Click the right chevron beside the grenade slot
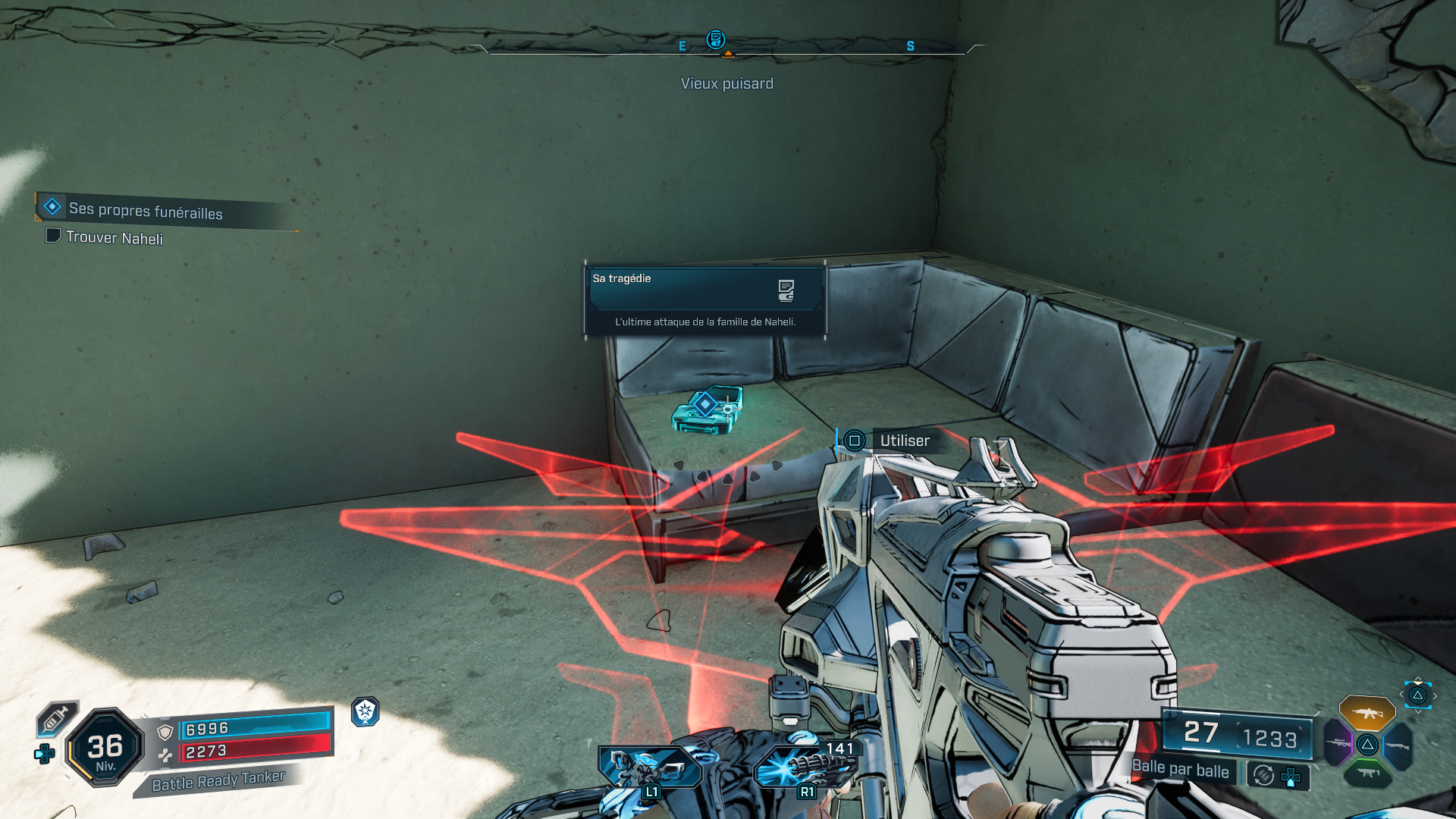Viewport: 1456px width, 819px height. tap(1436, 695)
